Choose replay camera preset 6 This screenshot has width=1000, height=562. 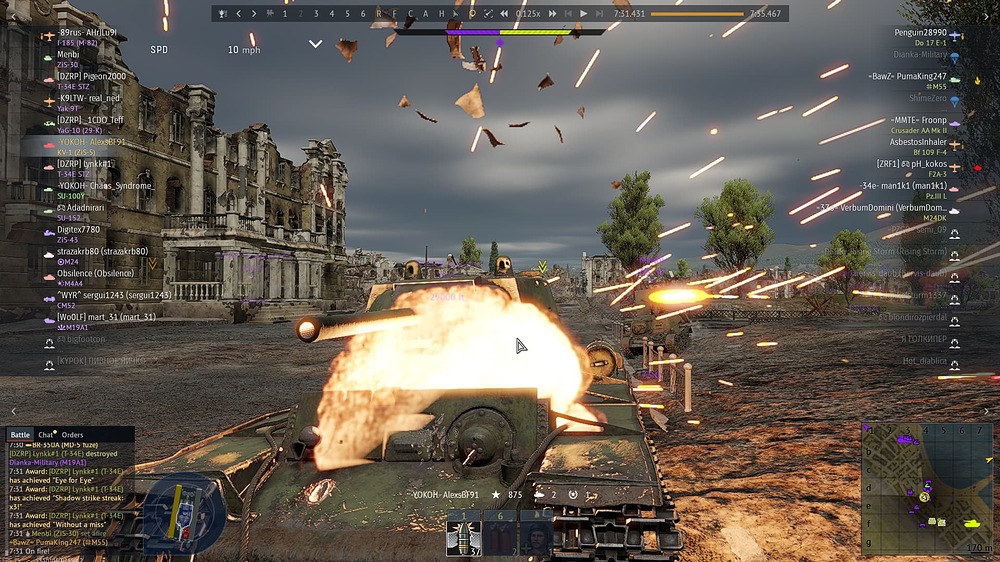point(362,14)
